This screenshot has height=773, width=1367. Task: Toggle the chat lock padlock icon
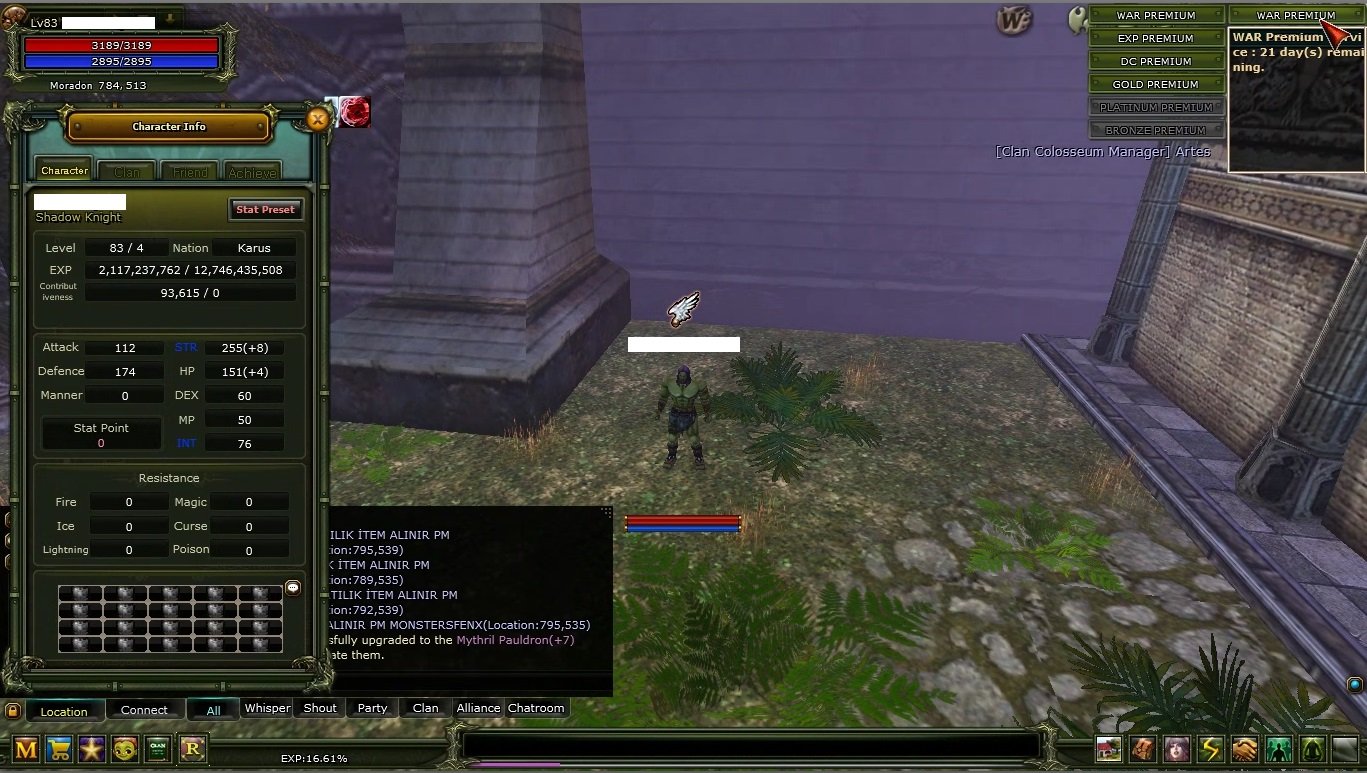click(x=12, y=710)
